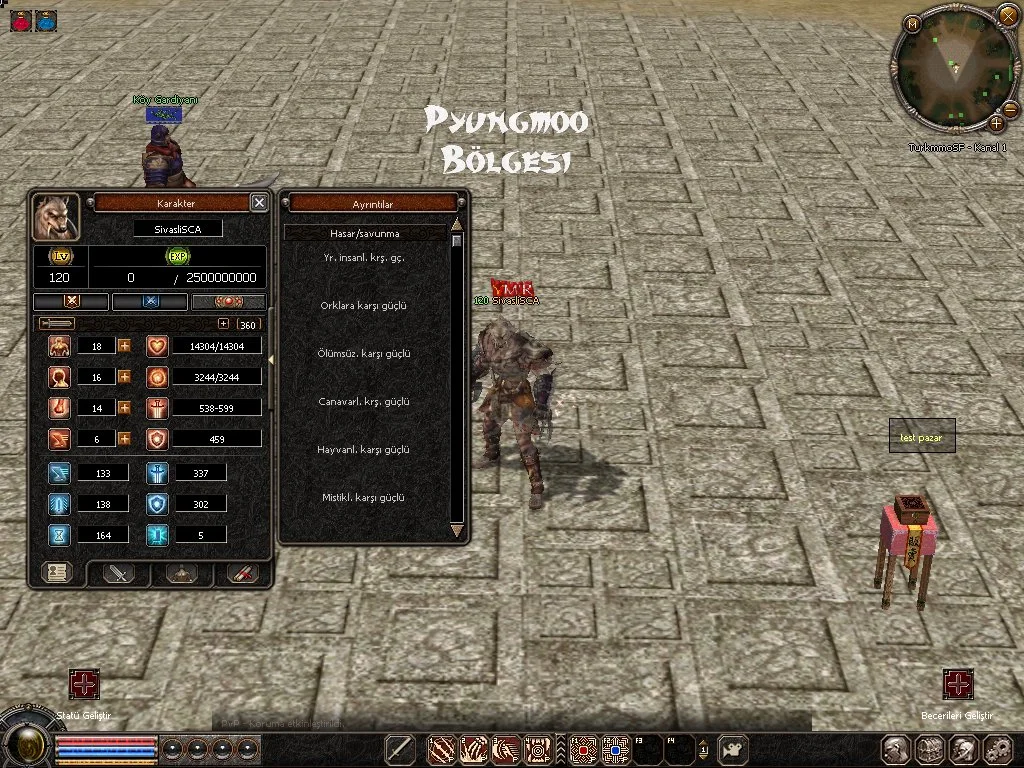
Task: Add a point to the first stat (18)
Action: tap(125, 346)
